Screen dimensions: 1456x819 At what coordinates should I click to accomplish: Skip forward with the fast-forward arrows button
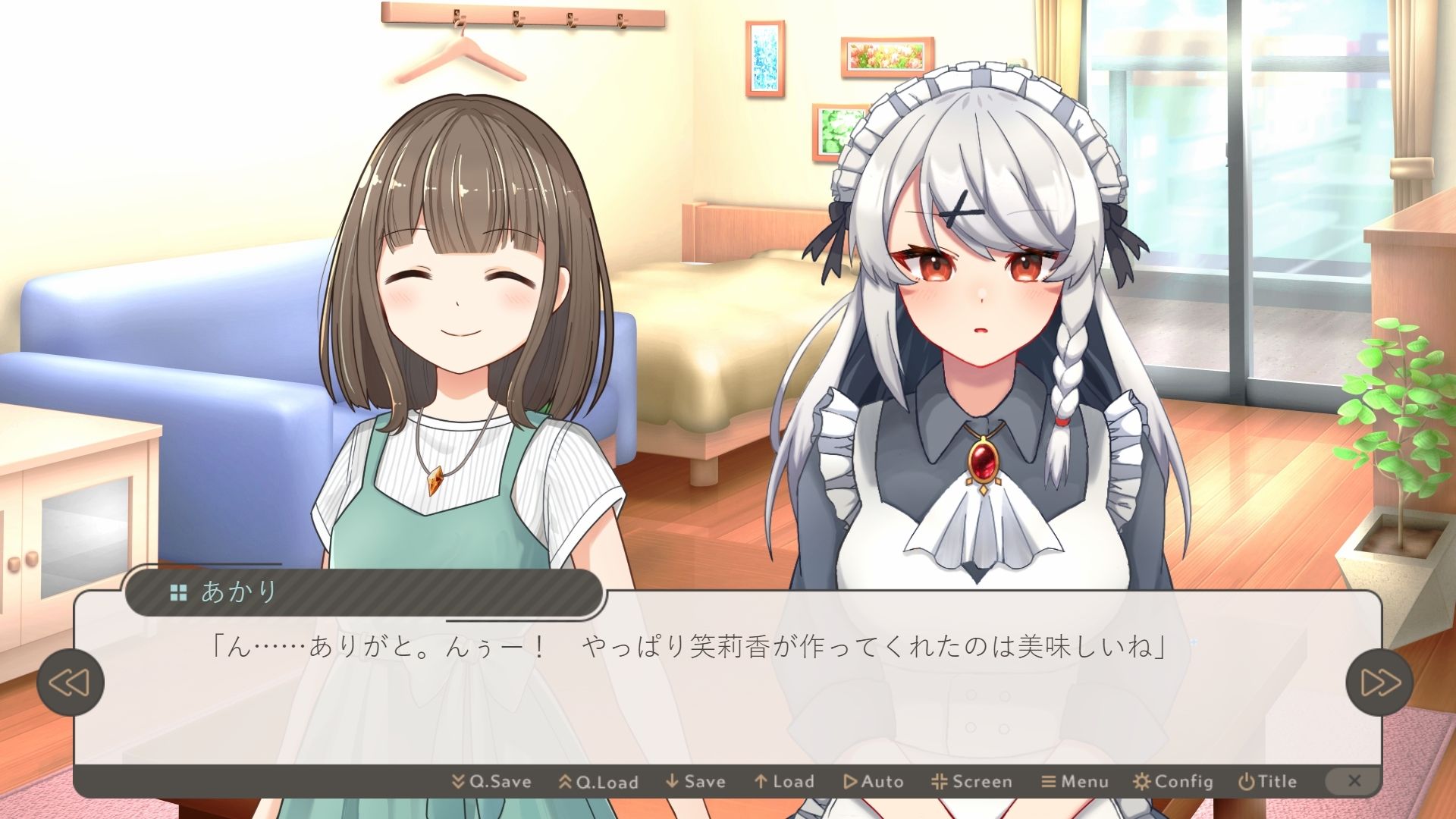[x=1379, y=682]
